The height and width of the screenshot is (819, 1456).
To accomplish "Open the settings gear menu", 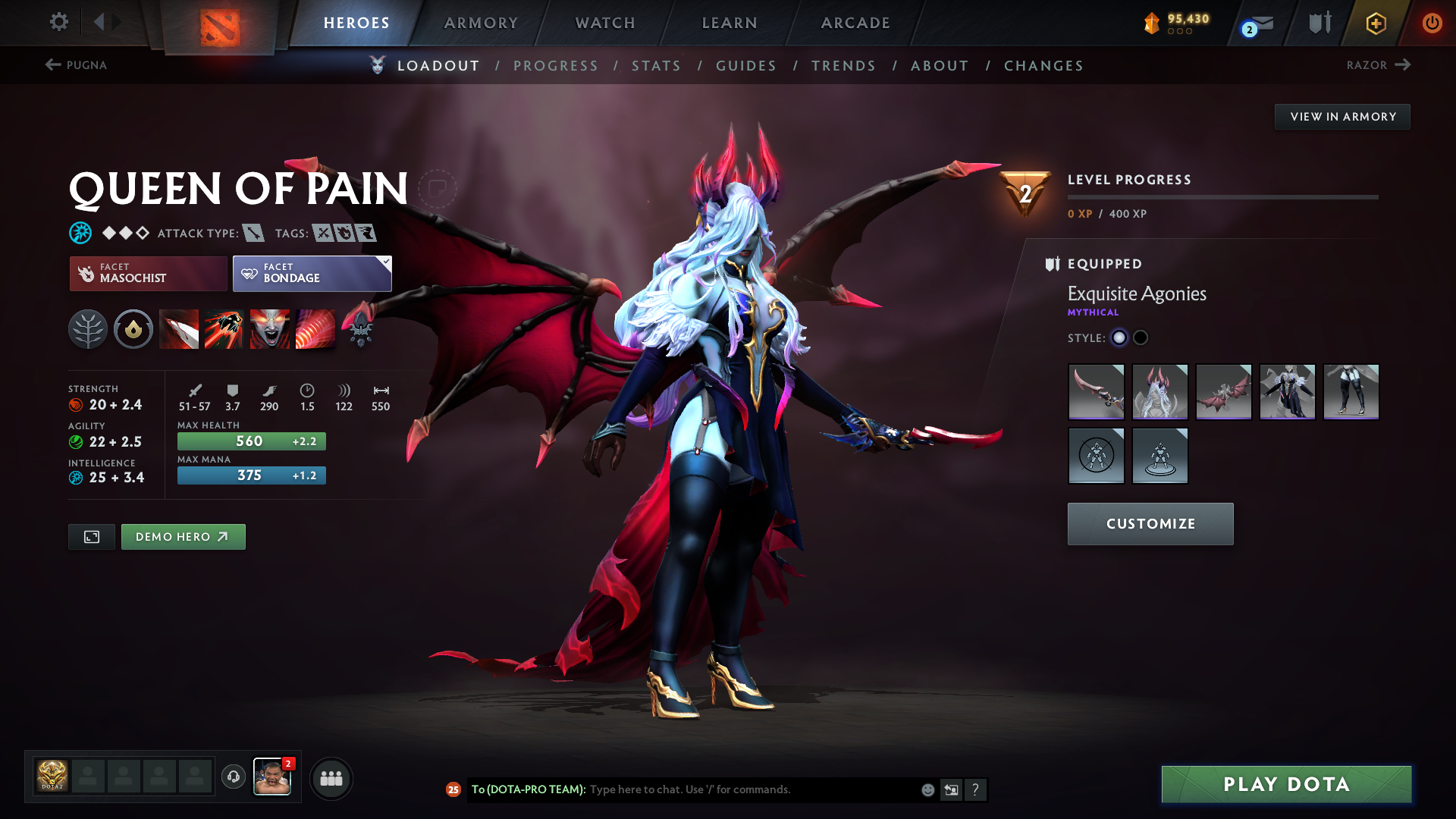I will click(59, 22).
